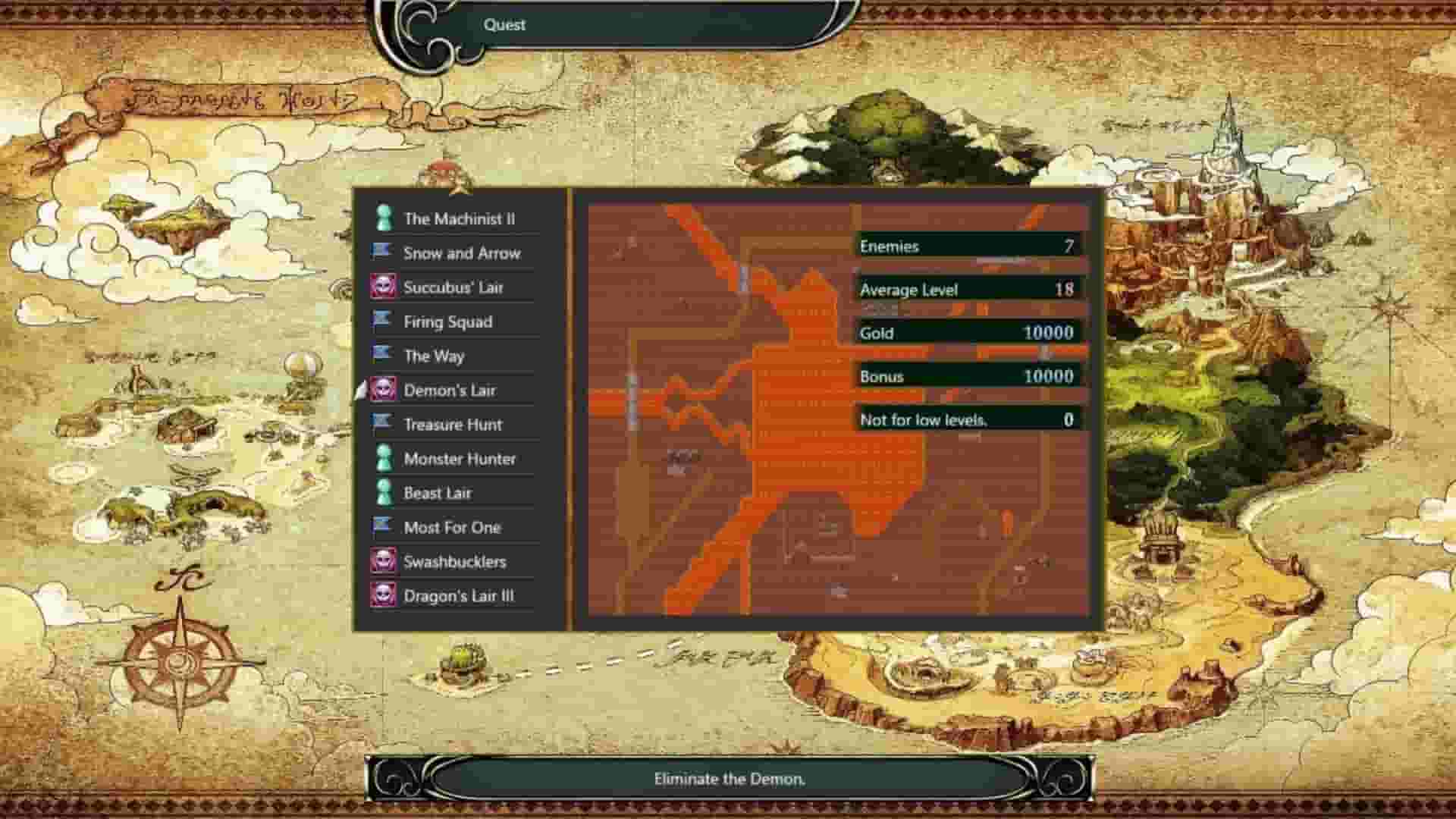Click the Eliminate the Demon description bar

point(726,778)
